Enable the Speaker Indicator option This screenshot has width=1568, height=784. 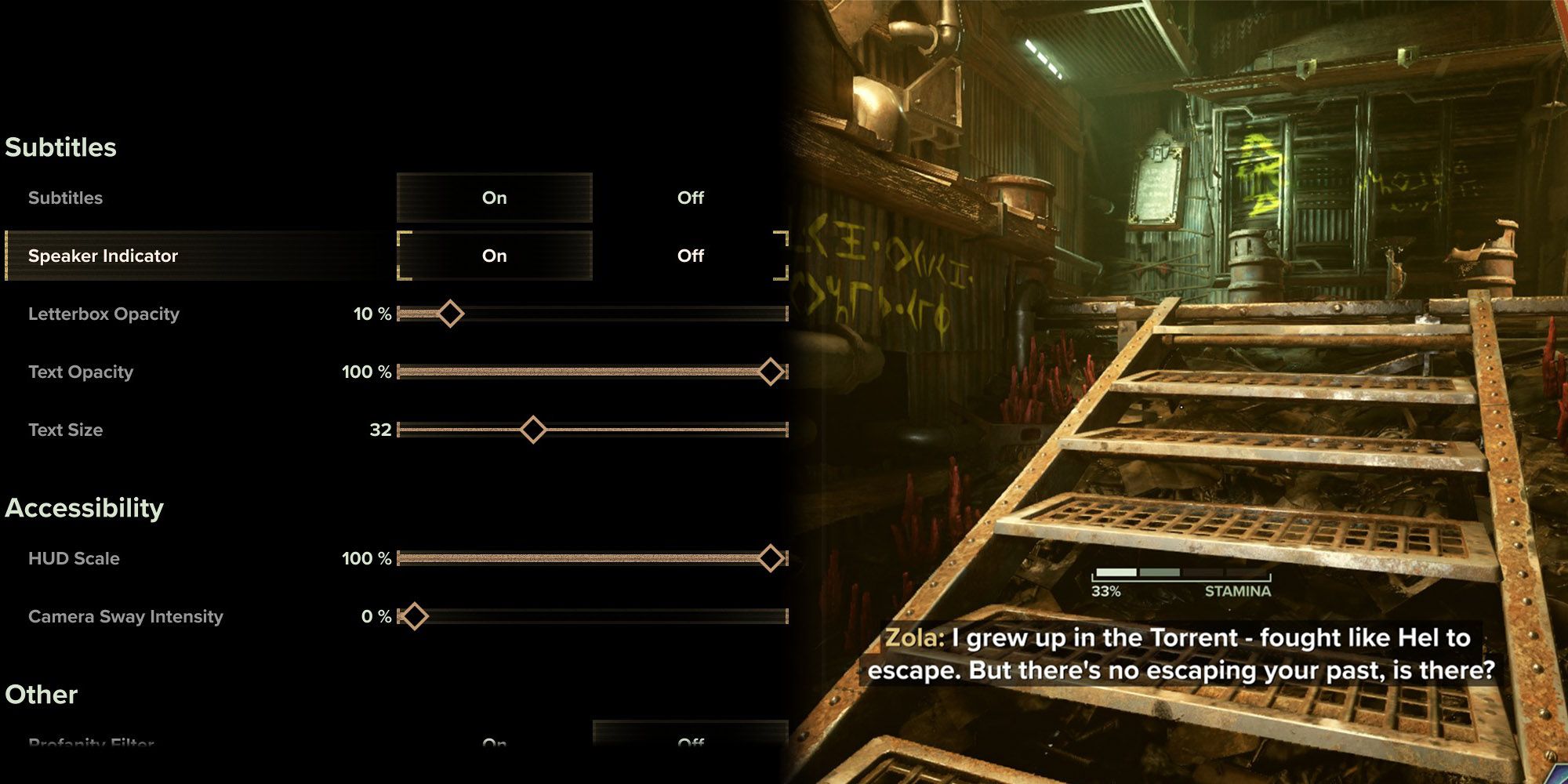point(495,255)
